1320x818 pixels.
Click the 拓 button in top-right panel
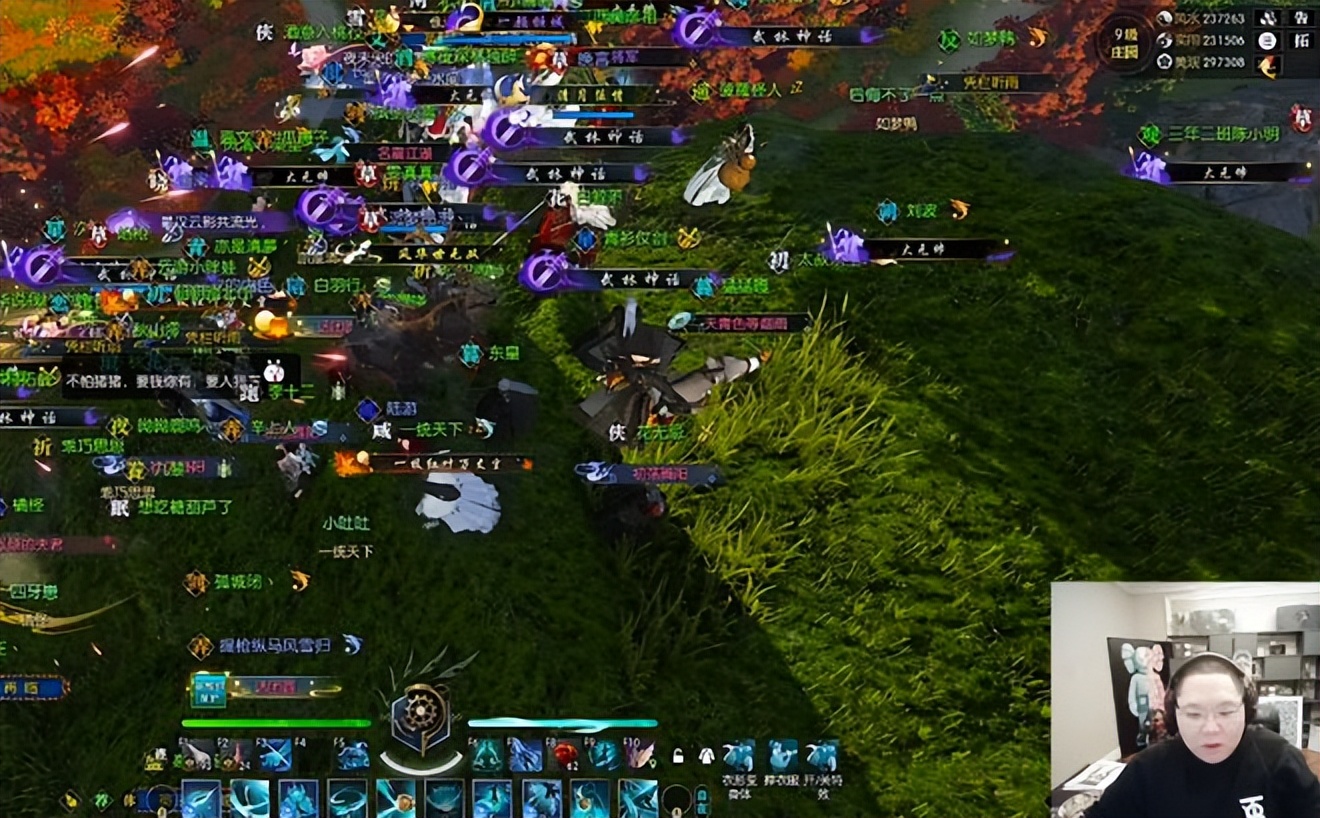tap(1301, 41)
